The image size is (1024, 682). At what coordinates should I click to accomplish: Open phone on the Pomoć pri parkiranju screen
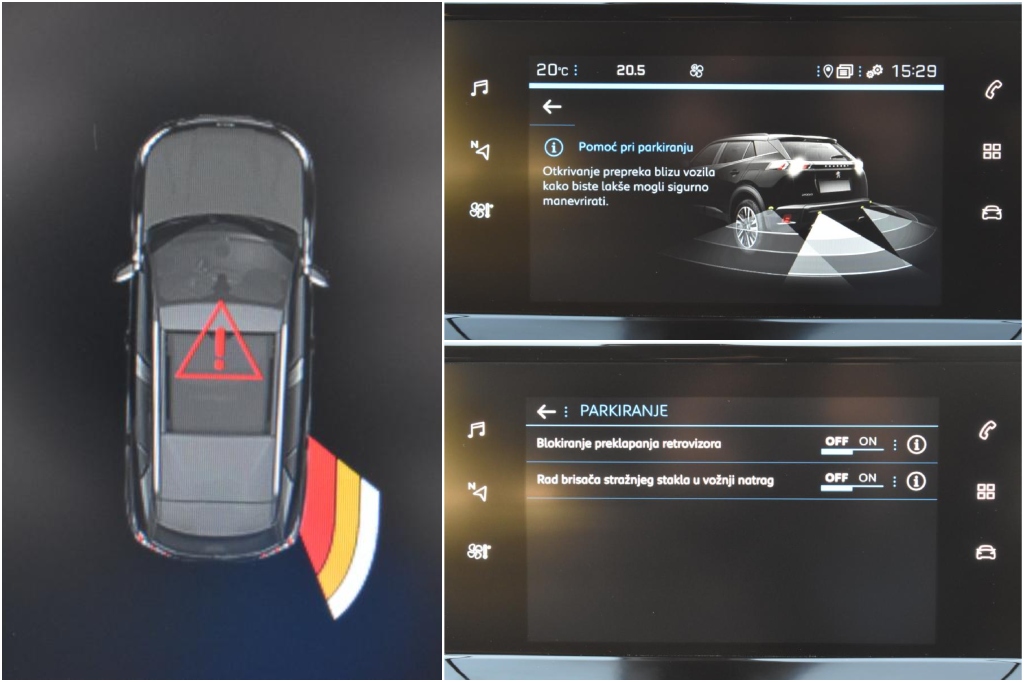click(992, 90)
